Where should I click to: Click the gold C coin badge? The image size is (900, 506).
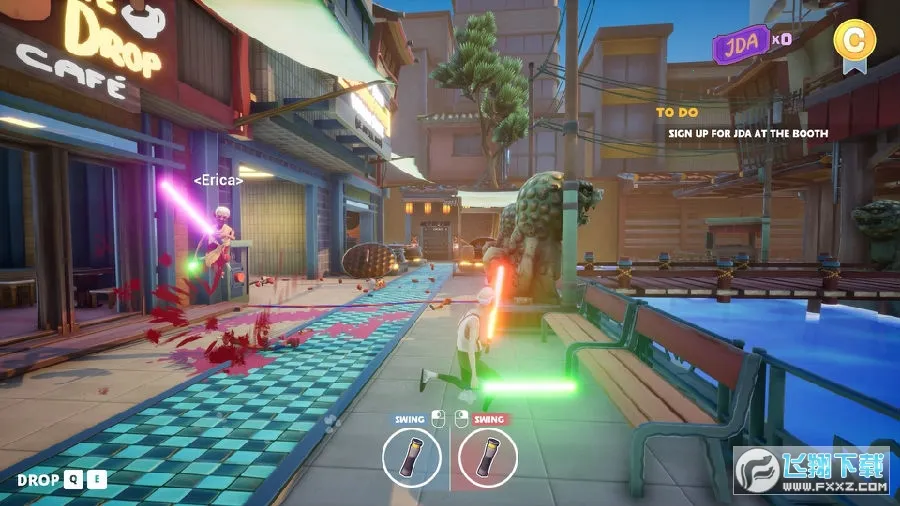click(x=852, y=42)
